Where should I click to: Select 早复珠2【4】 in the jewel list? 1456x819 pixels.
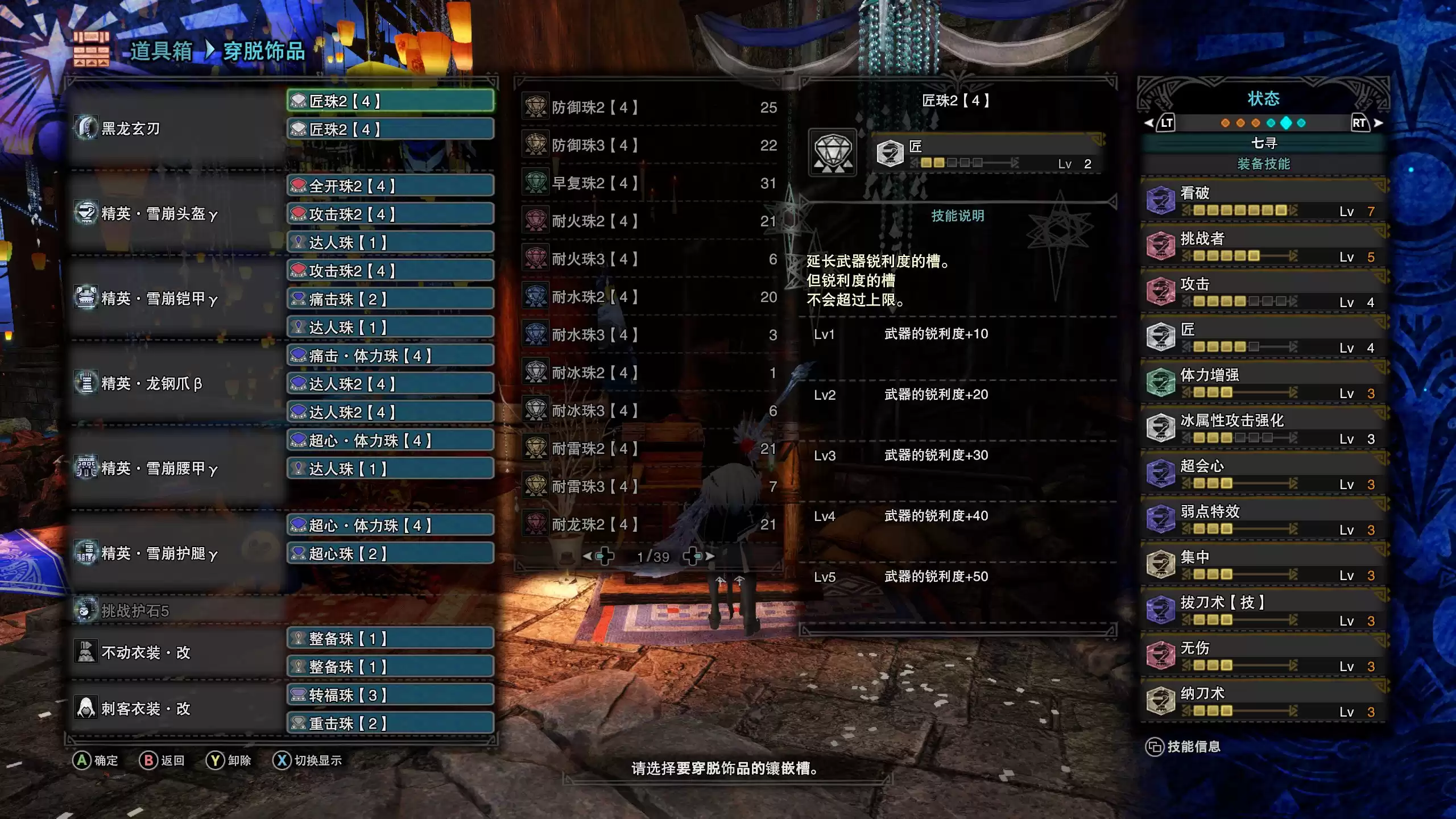(x=648, y=183)
